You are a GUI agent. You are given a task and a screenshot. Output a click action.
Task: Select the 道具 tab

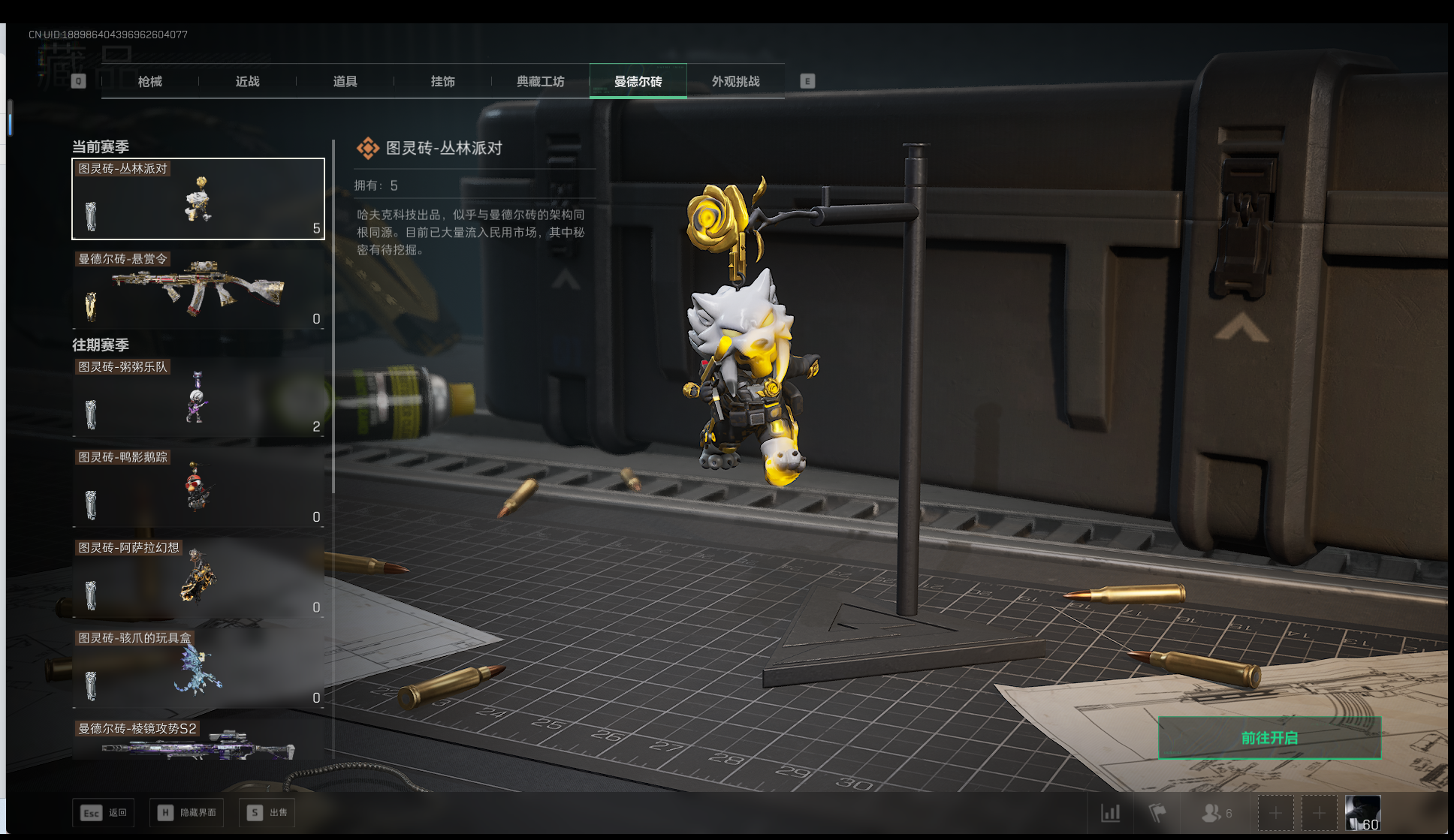(x=345, y=81)
